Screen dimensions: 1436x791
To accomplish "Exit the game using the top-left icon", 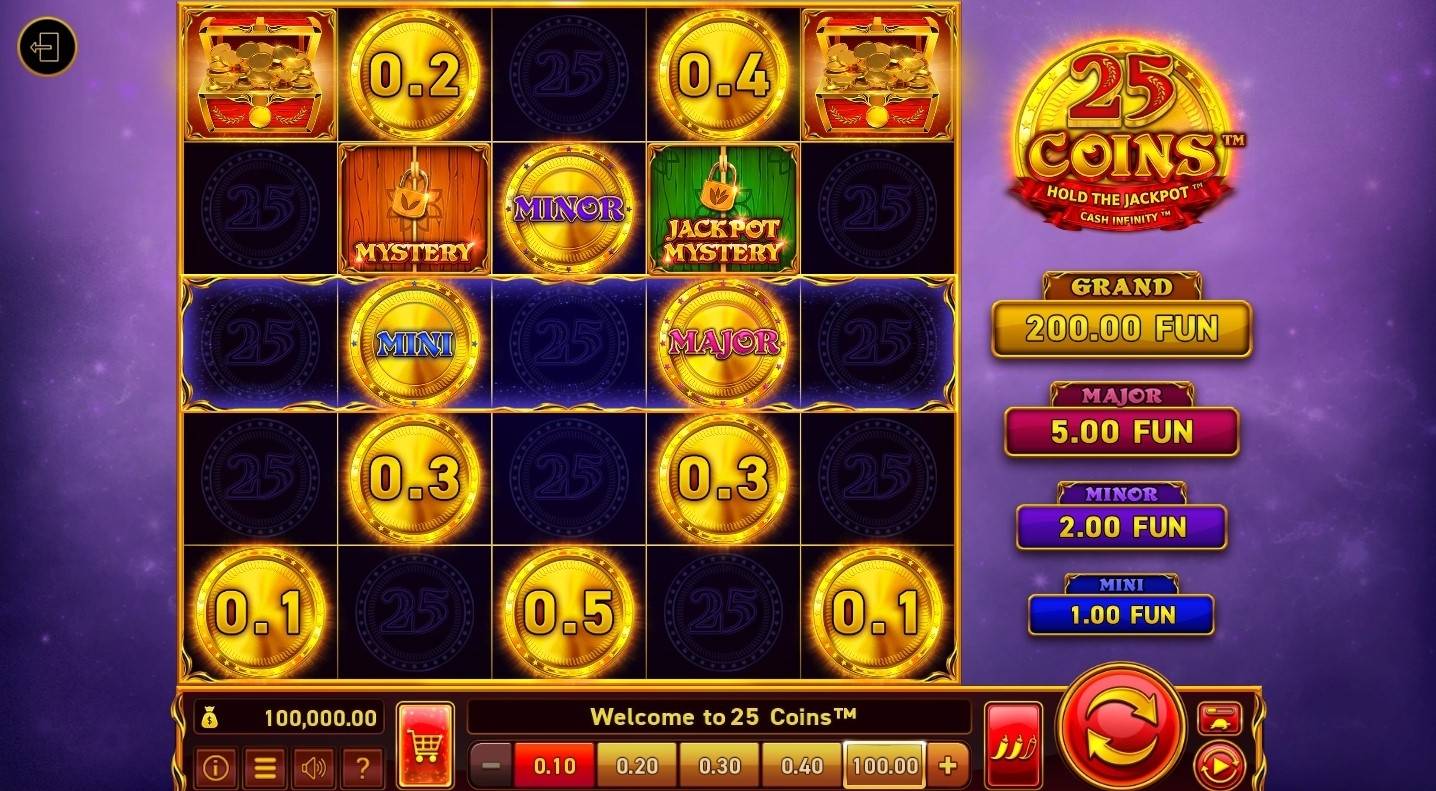I will 46,46.
